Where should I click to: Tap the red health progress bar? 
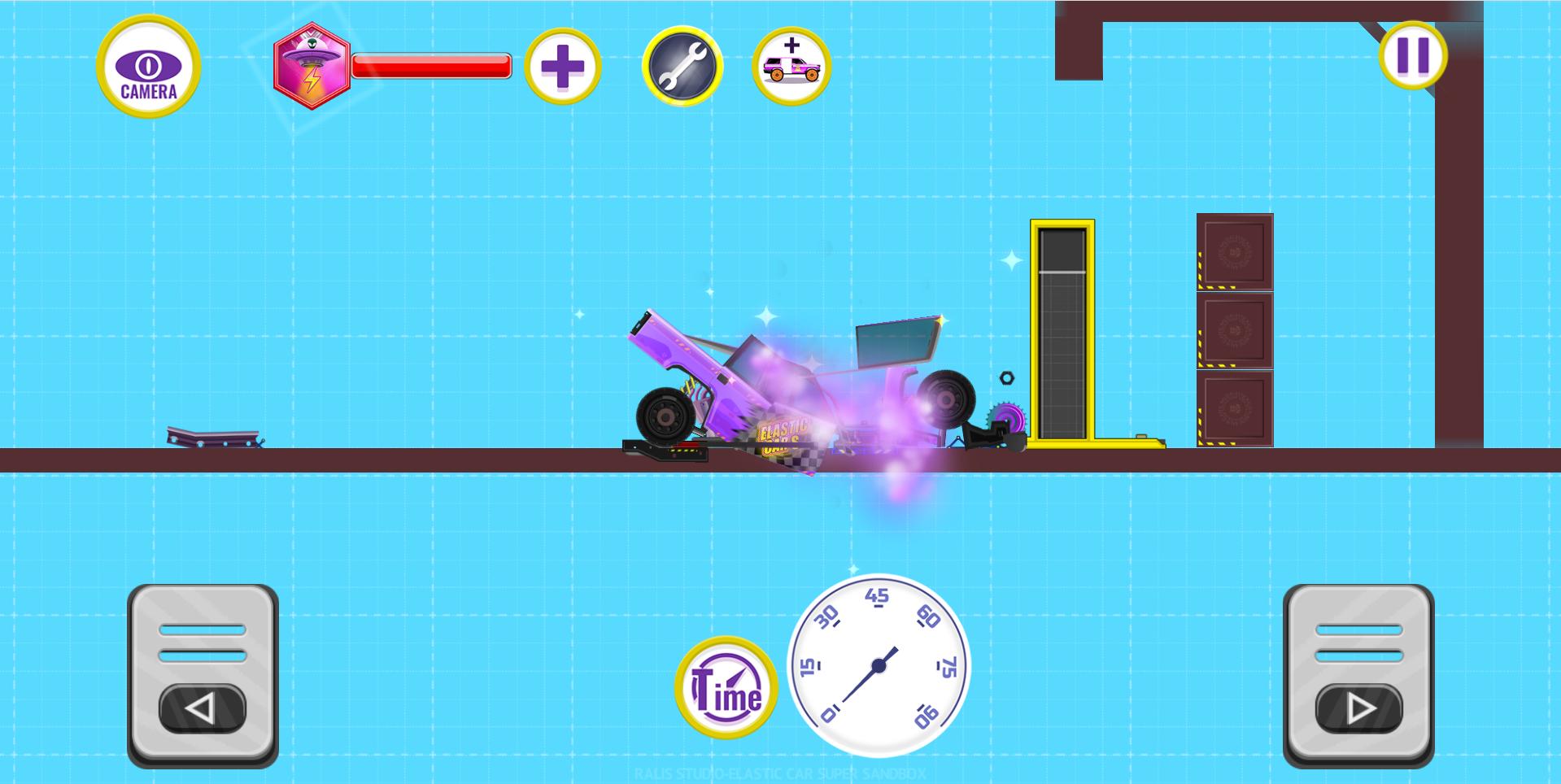click(431, 68)
